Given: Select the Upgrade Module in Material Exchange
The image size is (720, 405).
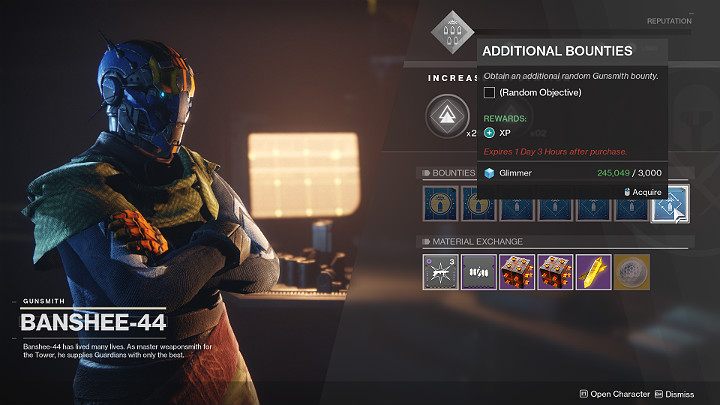Looking at the screenshot, I should 438,270.
